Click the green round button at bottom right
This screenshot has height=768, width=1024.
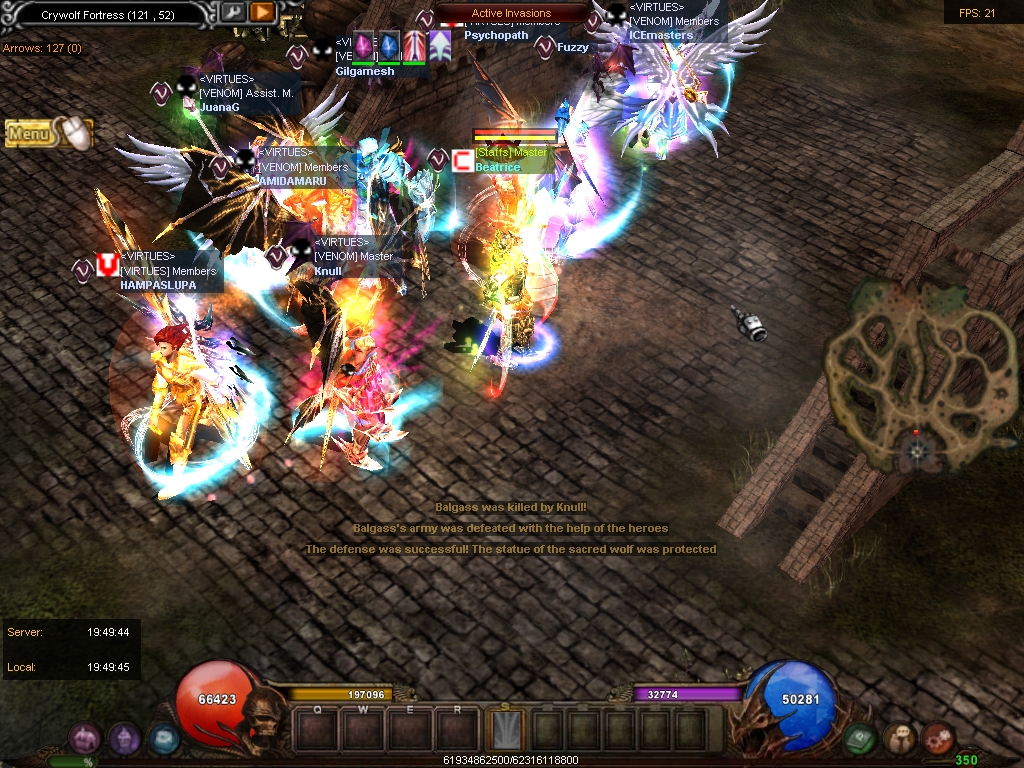pos(860,739)
